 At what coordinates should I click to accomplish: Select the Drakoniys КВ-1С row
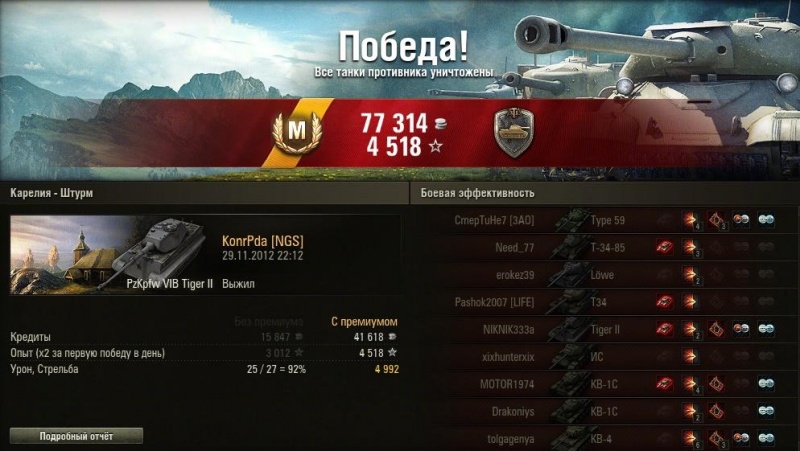point(600,410)
